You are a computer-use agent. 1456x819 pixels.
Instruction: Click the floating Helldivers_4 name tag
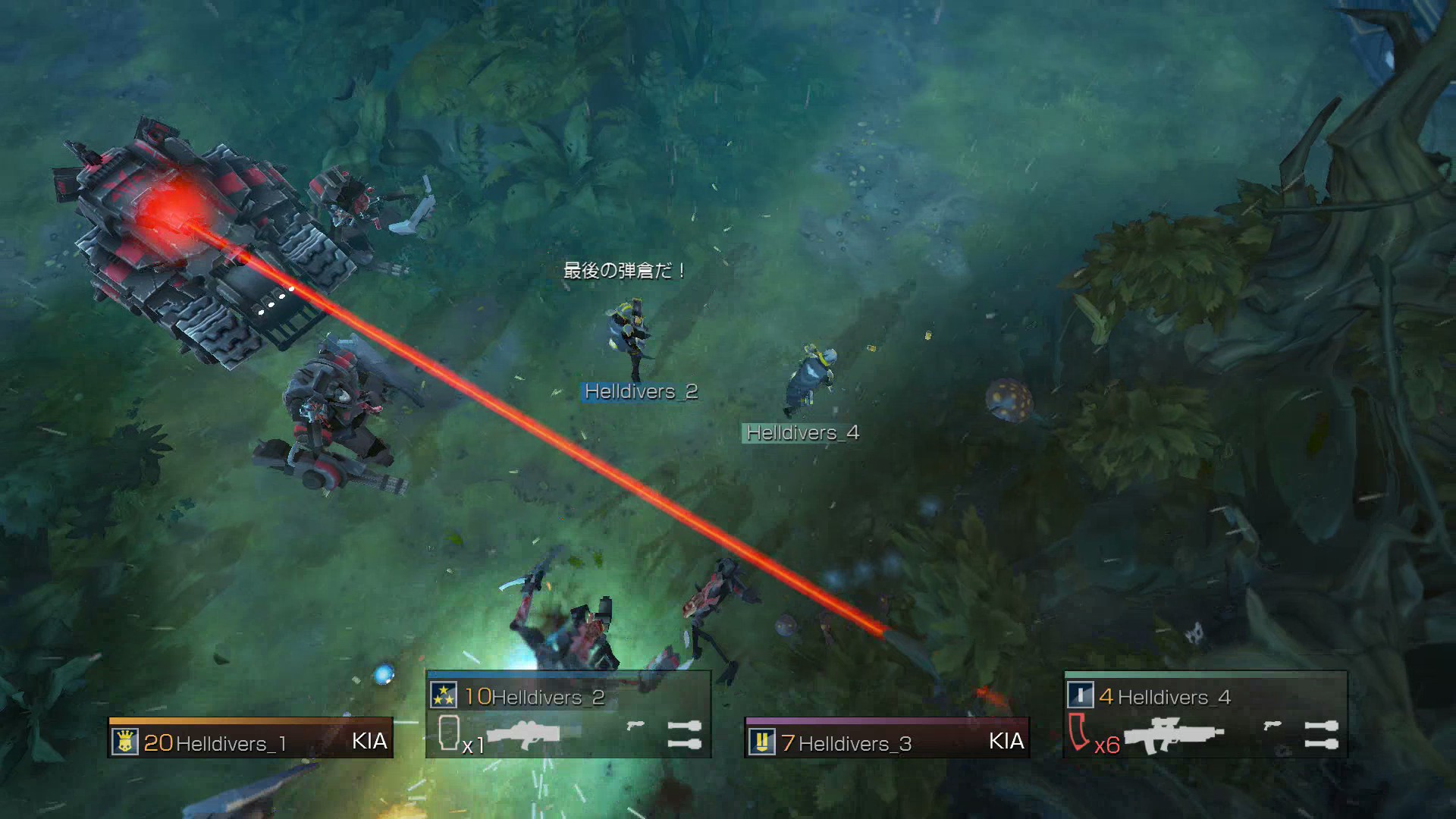coord(802,433)
